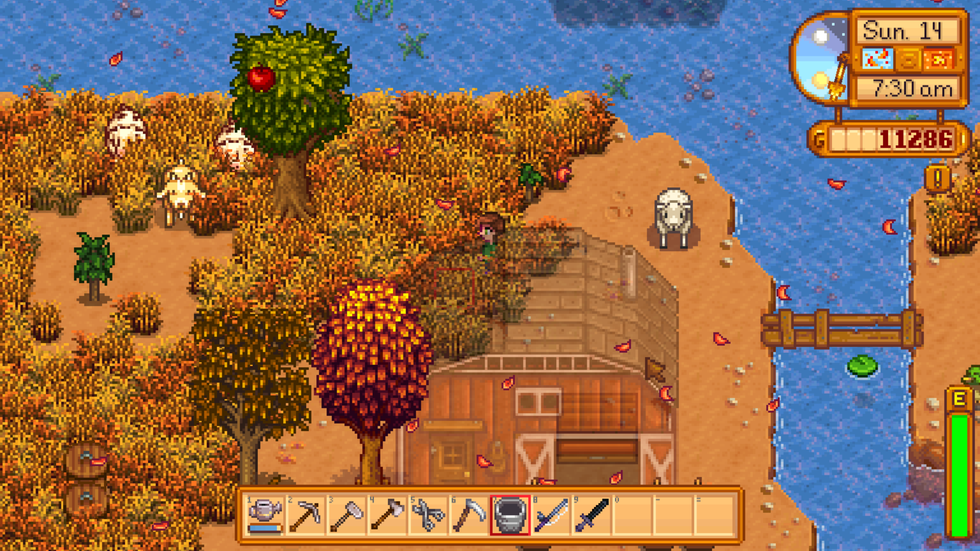
Task: Select the dark sword in the hotbar
Action: pyautogui.click(x=592, y=515)
